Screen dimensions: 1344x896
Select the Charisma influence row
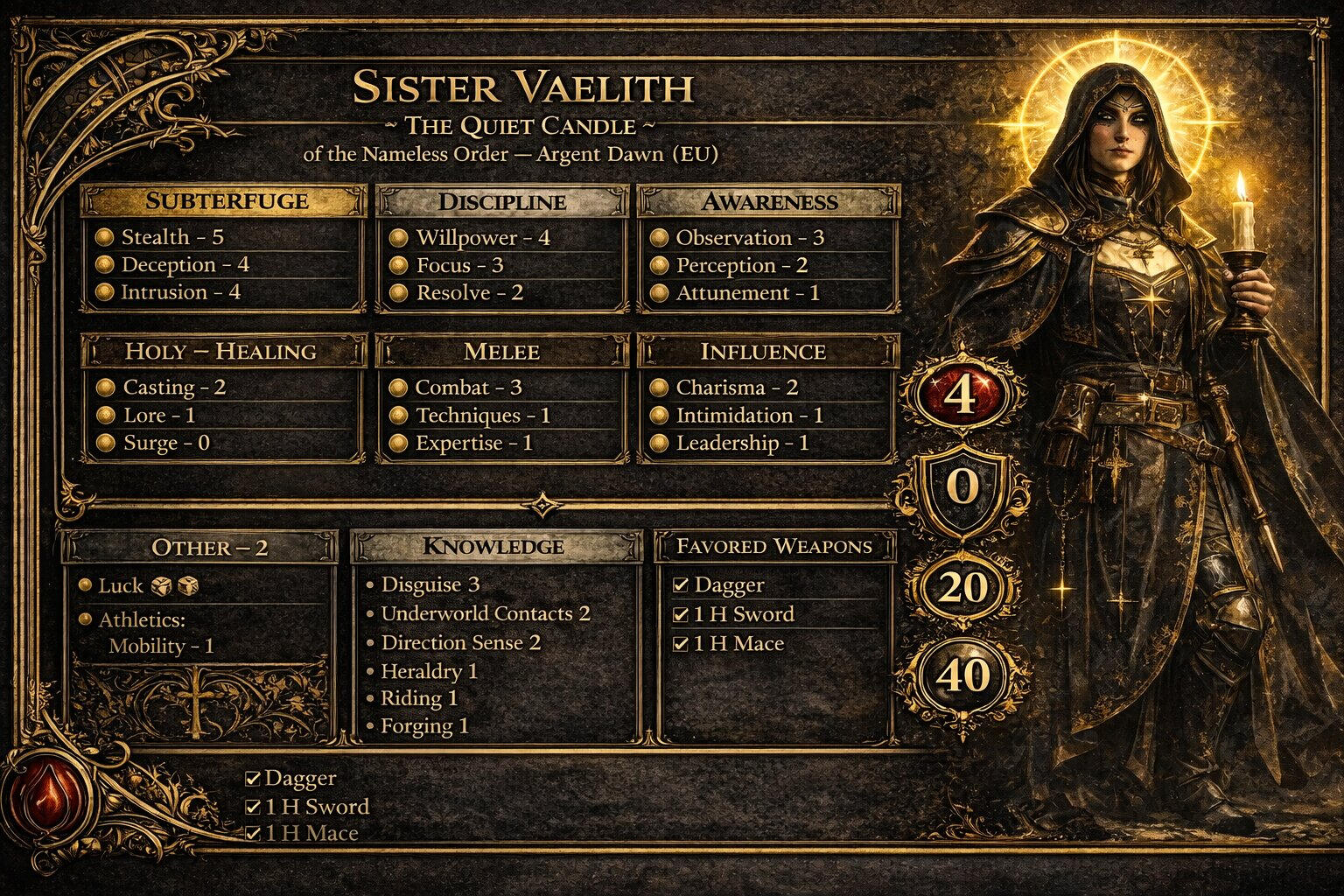(736, 388)
